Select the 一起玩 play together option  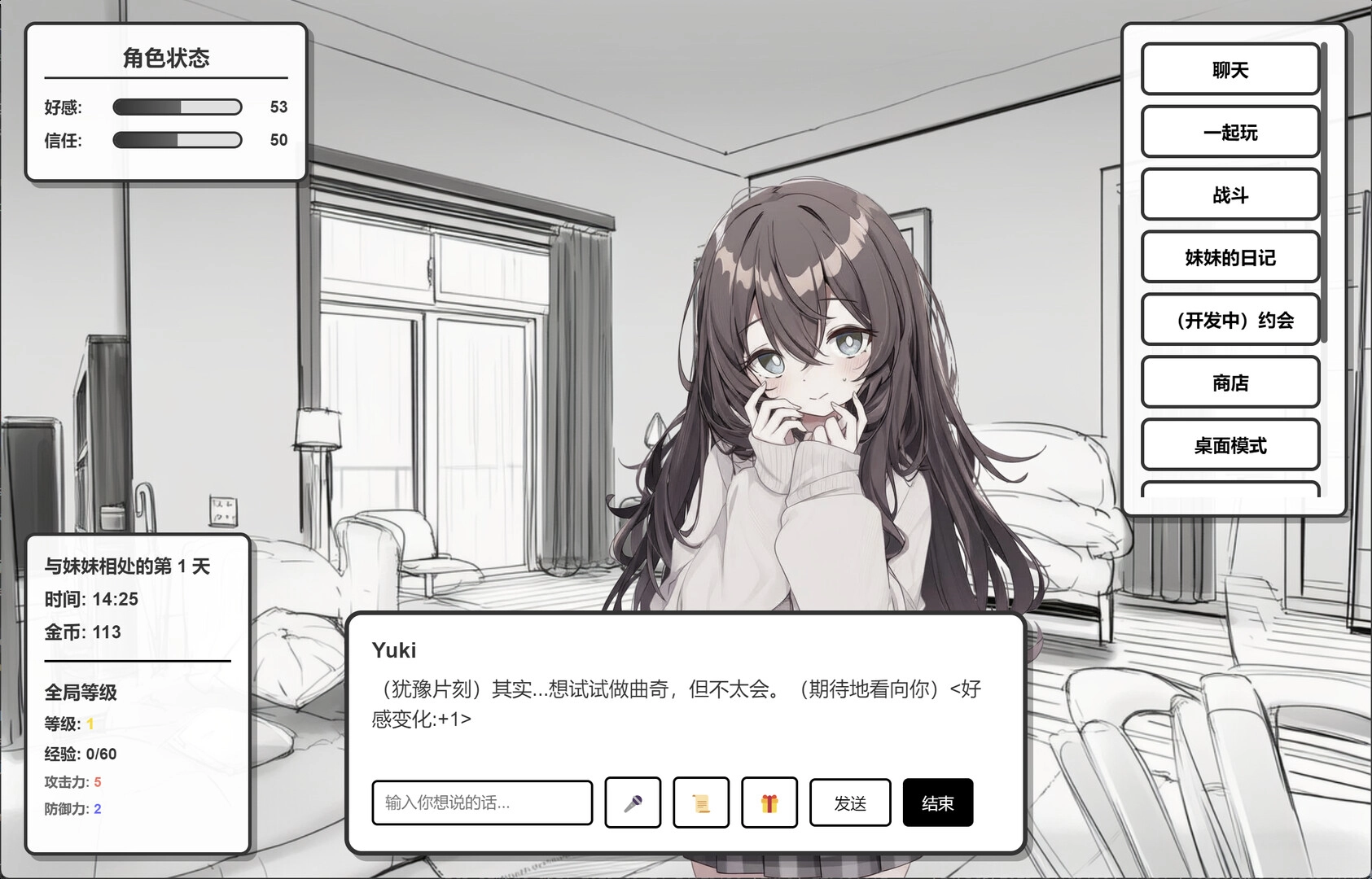point(1230,133)
